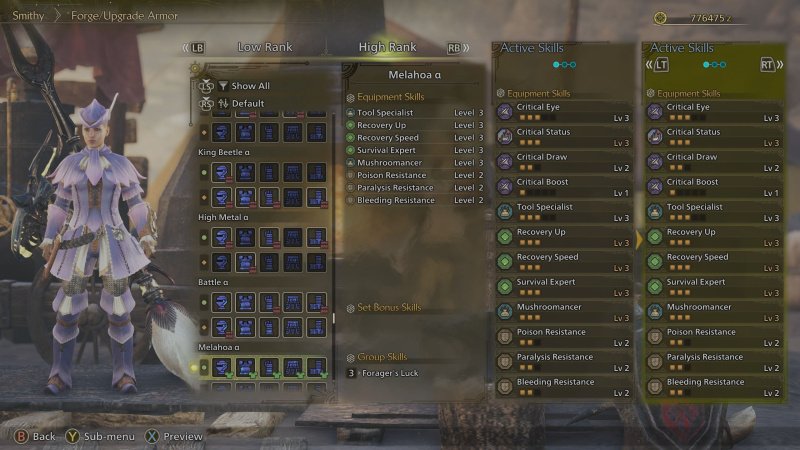Screen dimensions: 800x450
Task: Change the Default sort order
Action: 248,103
